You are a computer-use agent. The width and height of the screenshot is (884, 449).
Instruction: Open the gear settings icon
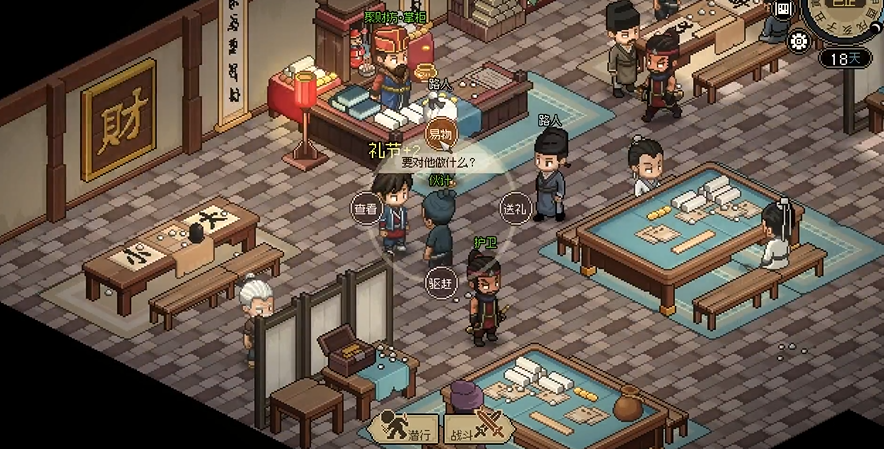799,41
